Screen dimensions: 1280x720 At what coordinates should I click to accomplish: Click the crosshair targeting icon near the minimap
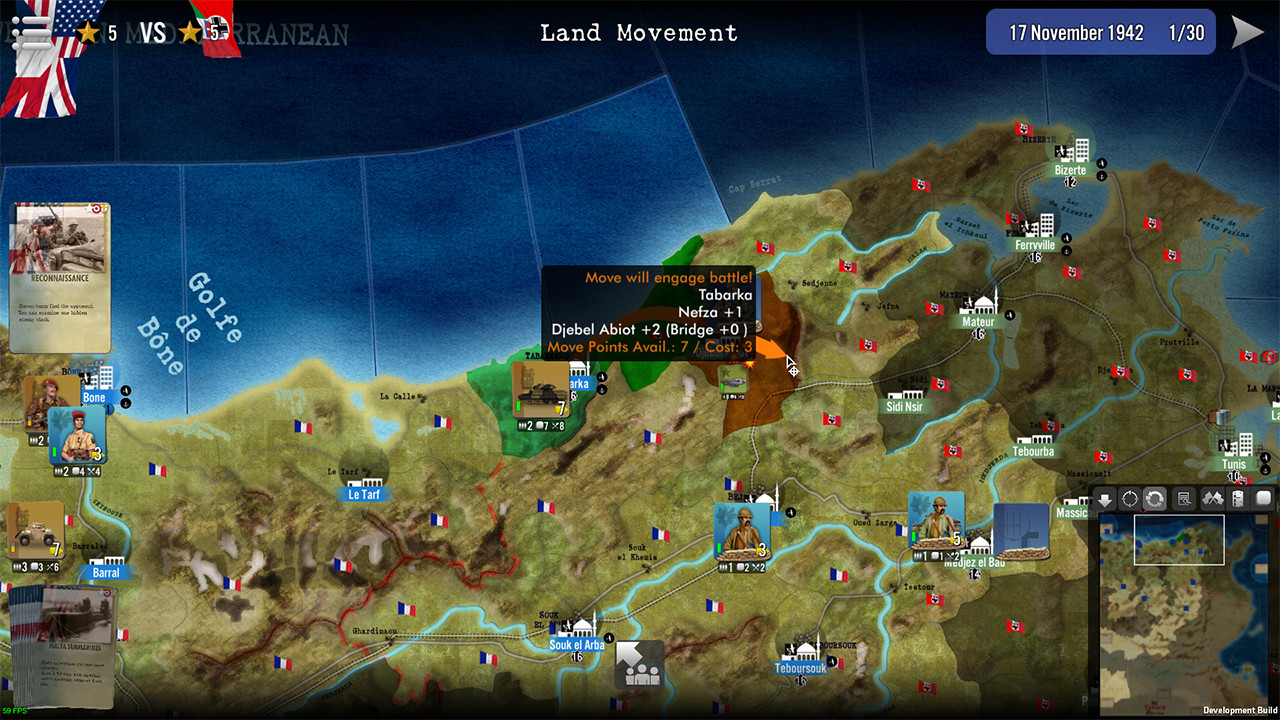point(1129,498)
